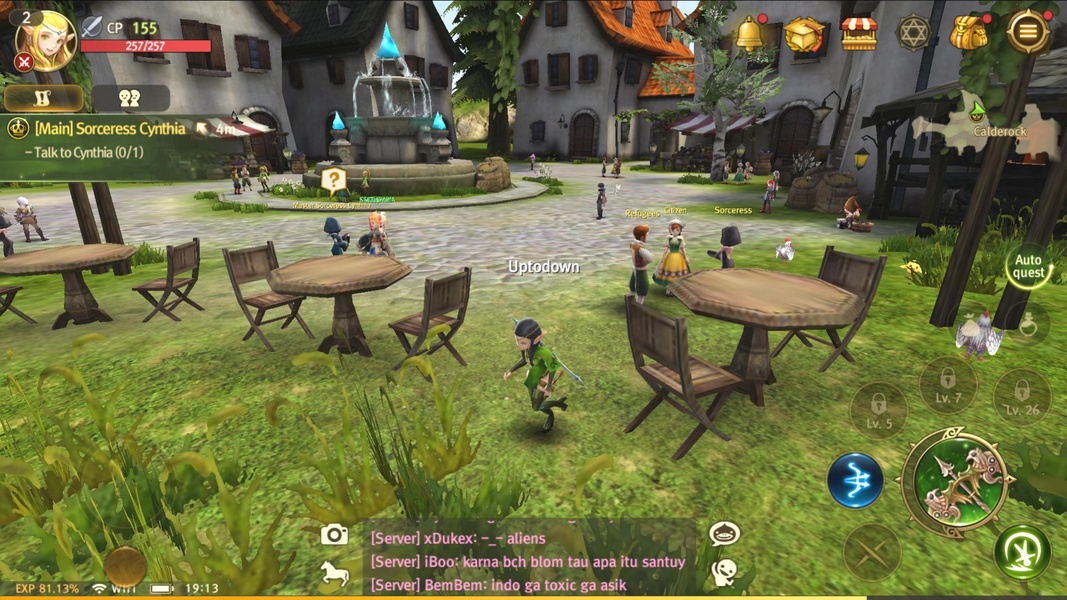Attack with the main bow button
Viewport: 1067px width, 600px height.
click(x=958, y=482)
